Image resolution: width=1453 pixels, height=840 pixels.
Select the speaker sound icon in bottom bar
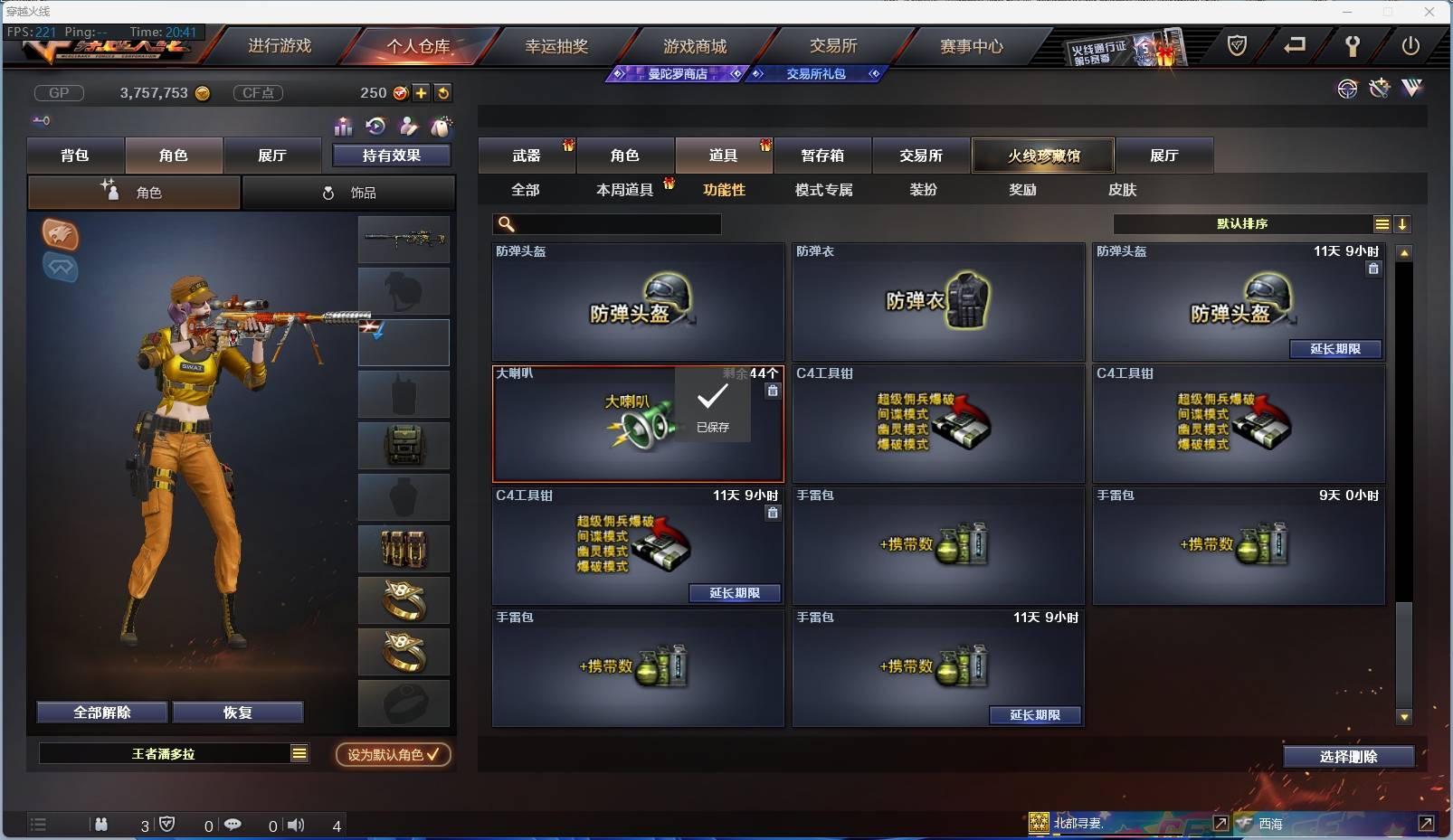coord(296,825)
